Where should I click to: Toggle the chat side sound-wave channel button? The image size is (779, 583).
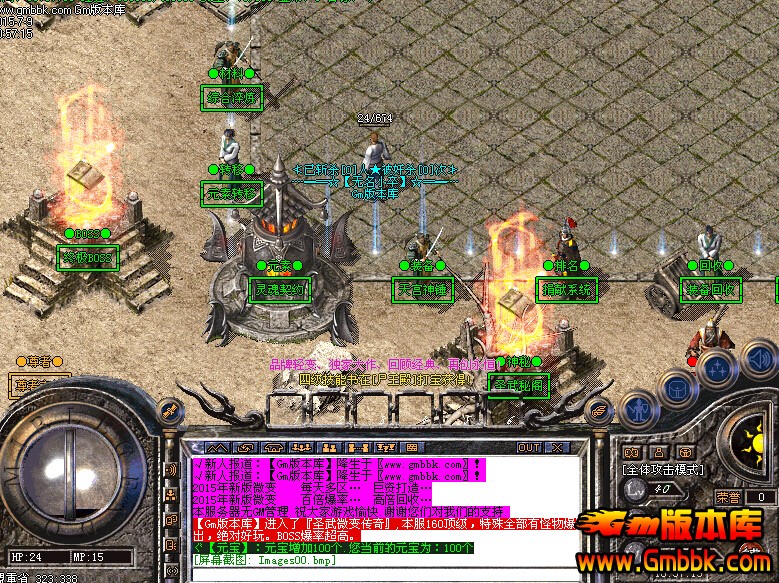(171, 470)
